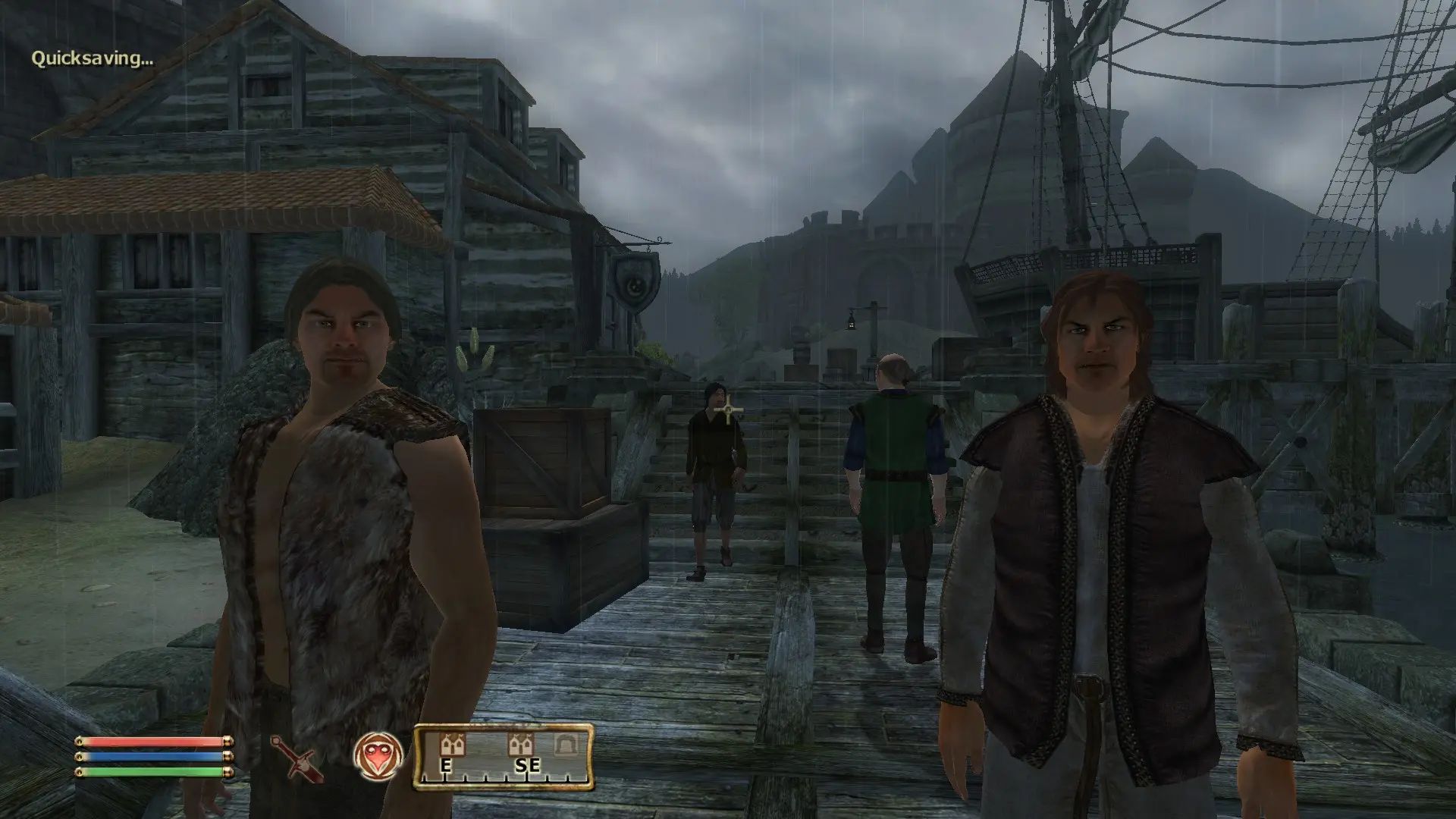The image size is (1456, 819).
Task: Select the equipped sword weapon icon
Action: point(297,758)
